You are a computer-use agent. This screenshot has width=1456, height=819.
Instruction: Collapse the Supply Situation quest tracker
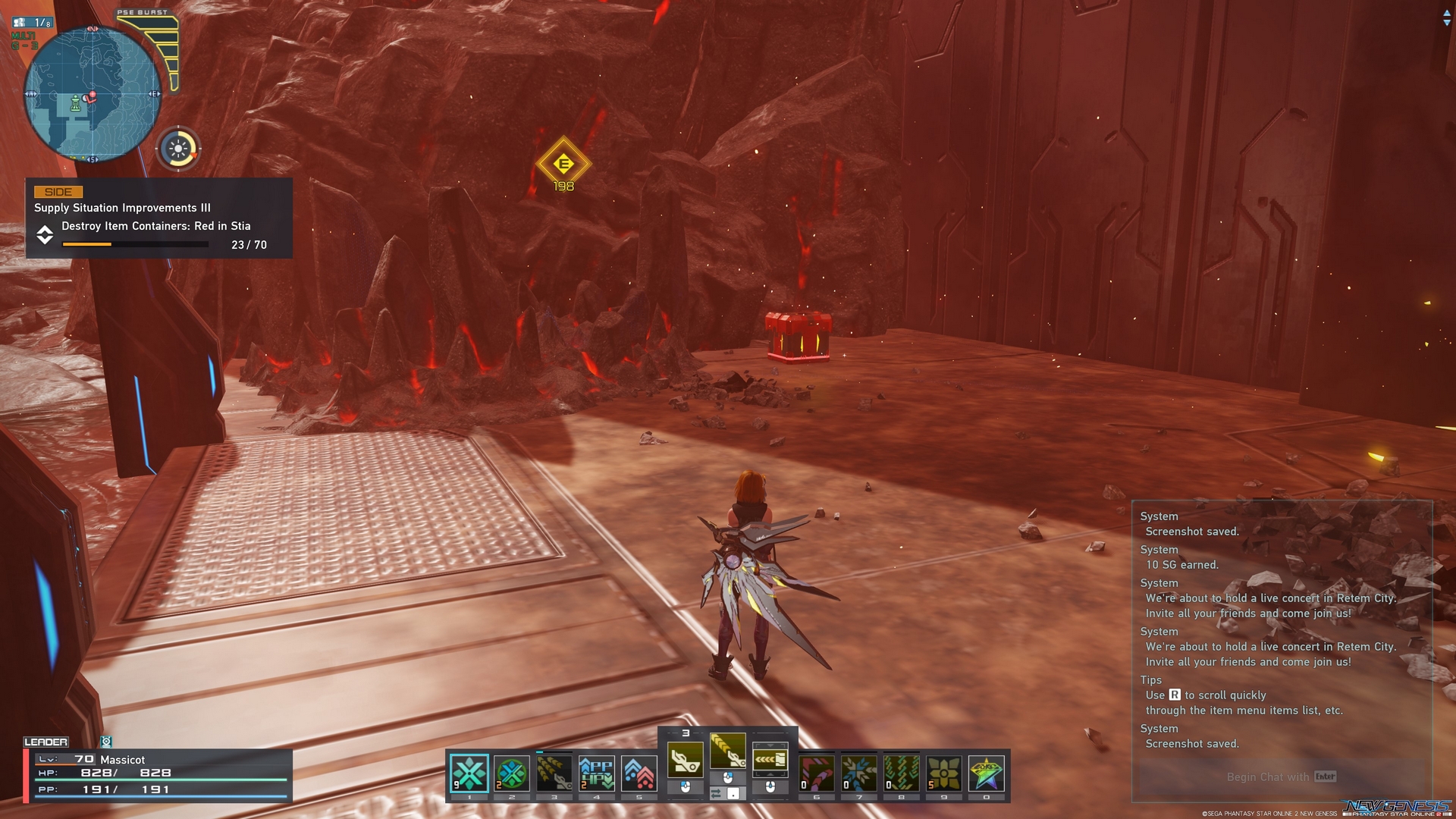click(x=45, y=236)
